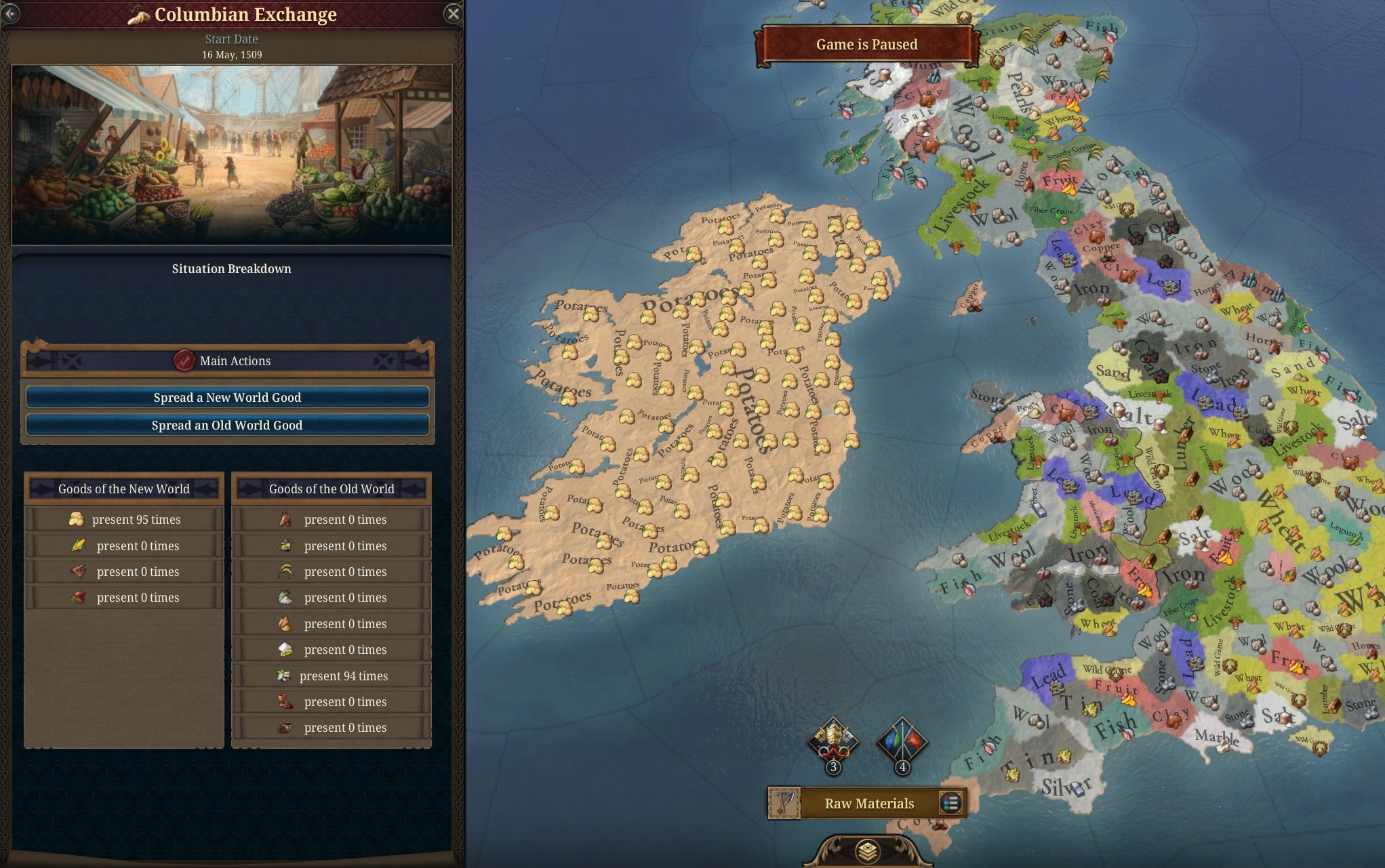Viewport: 1385px width, 868px height.
Task: Choose Spread a New World Good
Action: tap(227, 397)
